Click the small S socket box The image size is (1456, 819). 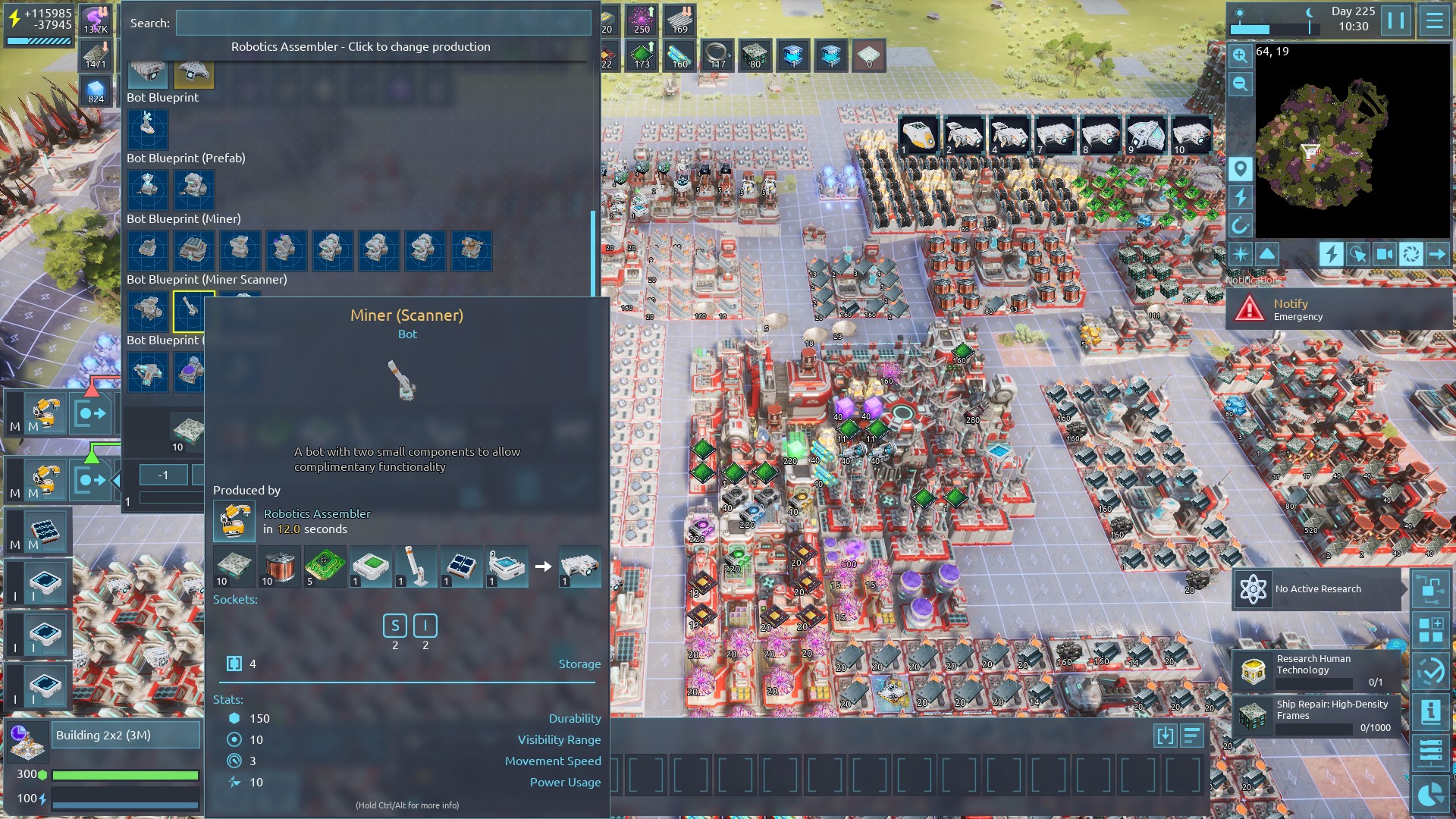pos(395,626)
